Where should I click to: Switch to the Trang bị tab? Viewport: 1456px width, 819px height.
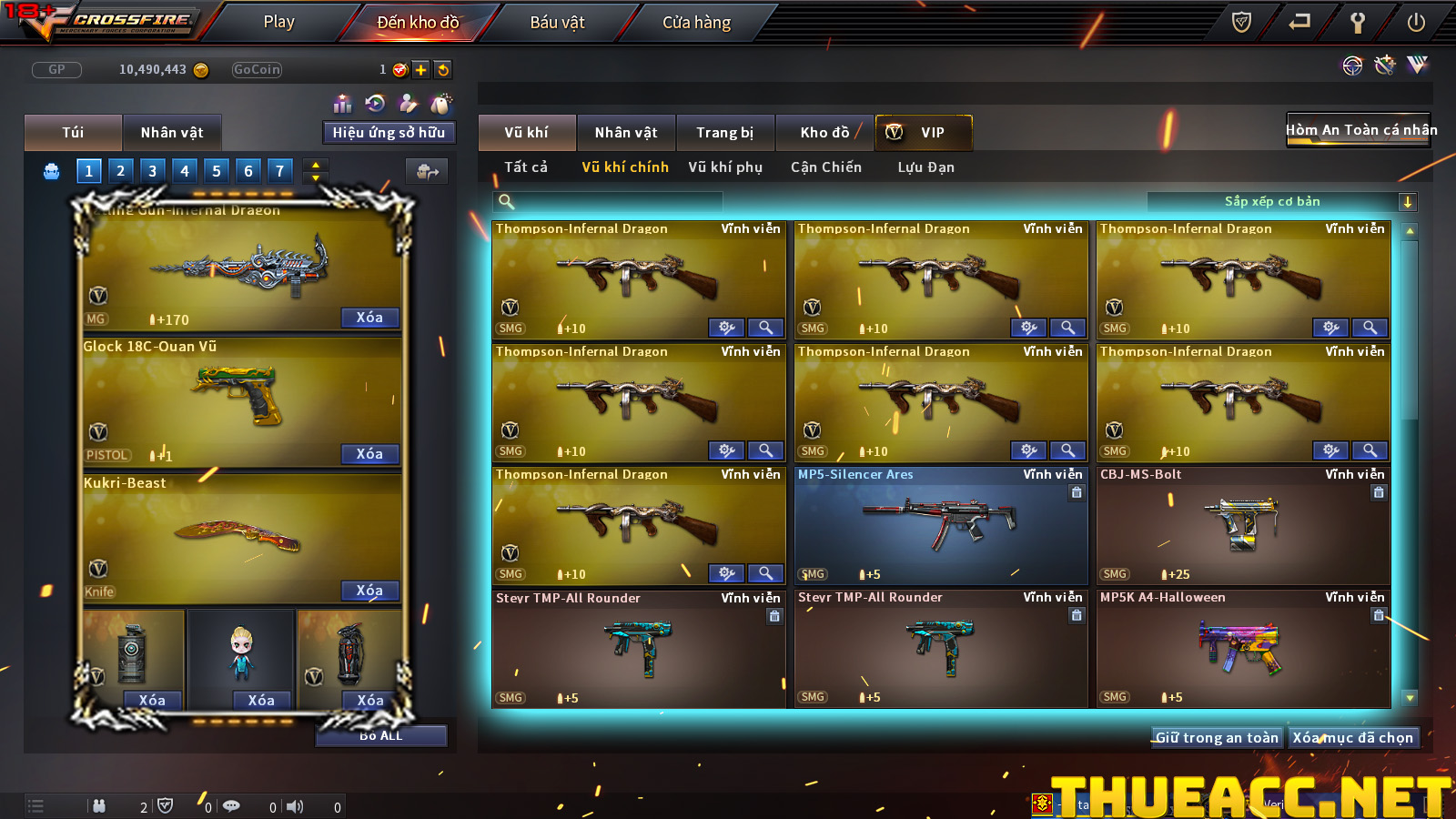[724, 133]
